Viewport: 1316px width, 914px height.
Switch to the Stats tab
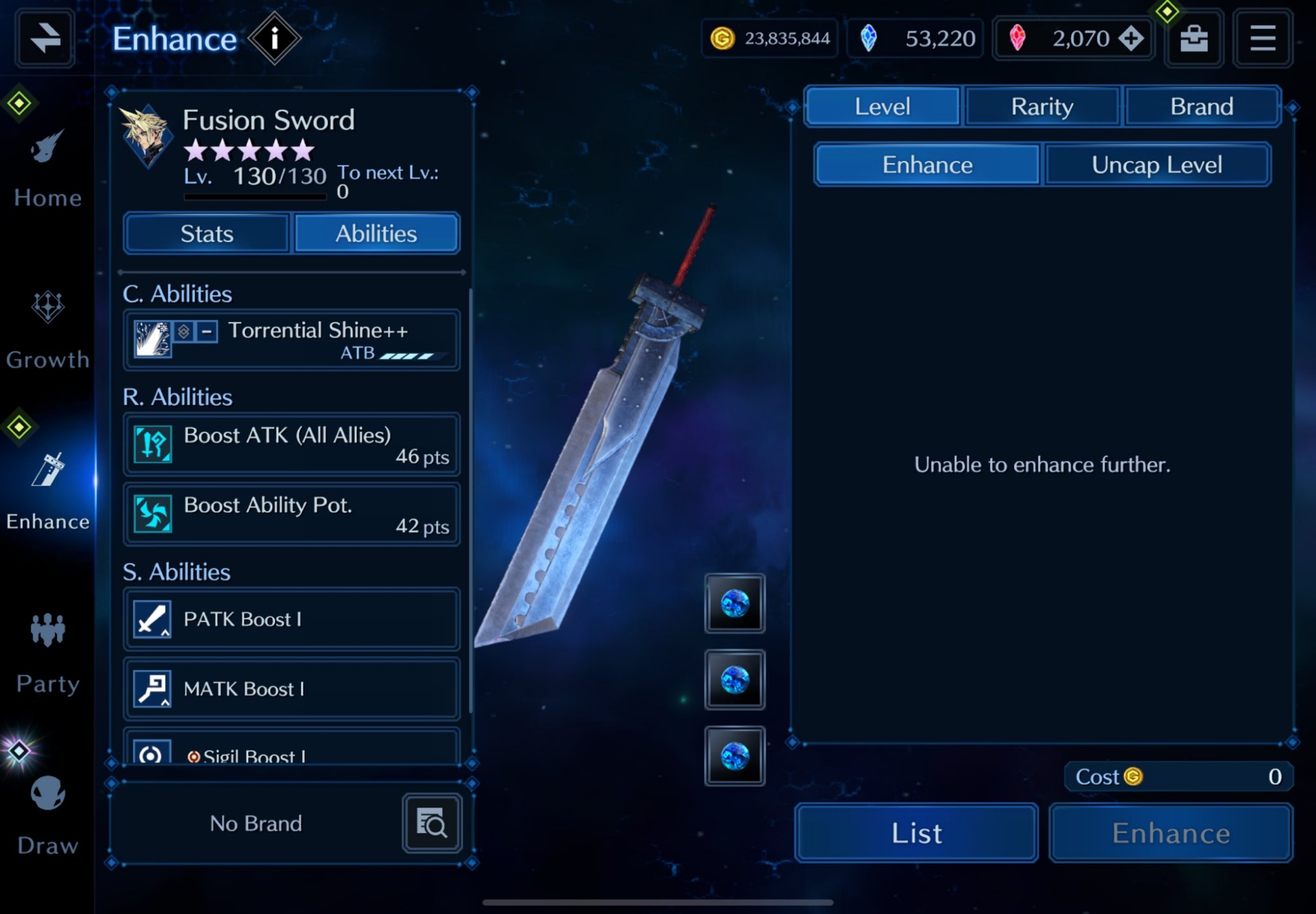207,234
